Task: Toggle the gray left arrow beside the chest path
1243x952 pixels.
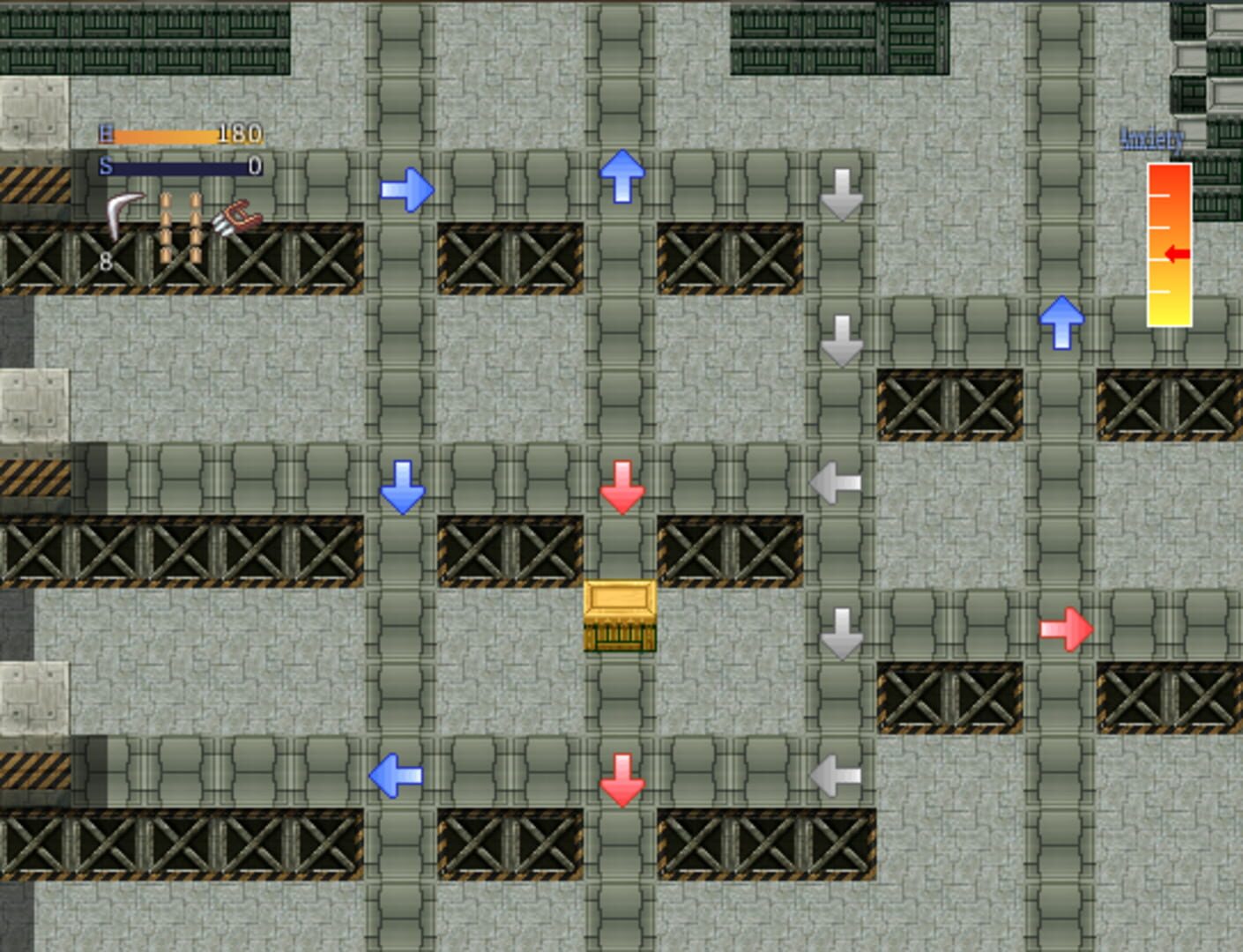Action: pyautogui.click(x=836, y=481)
